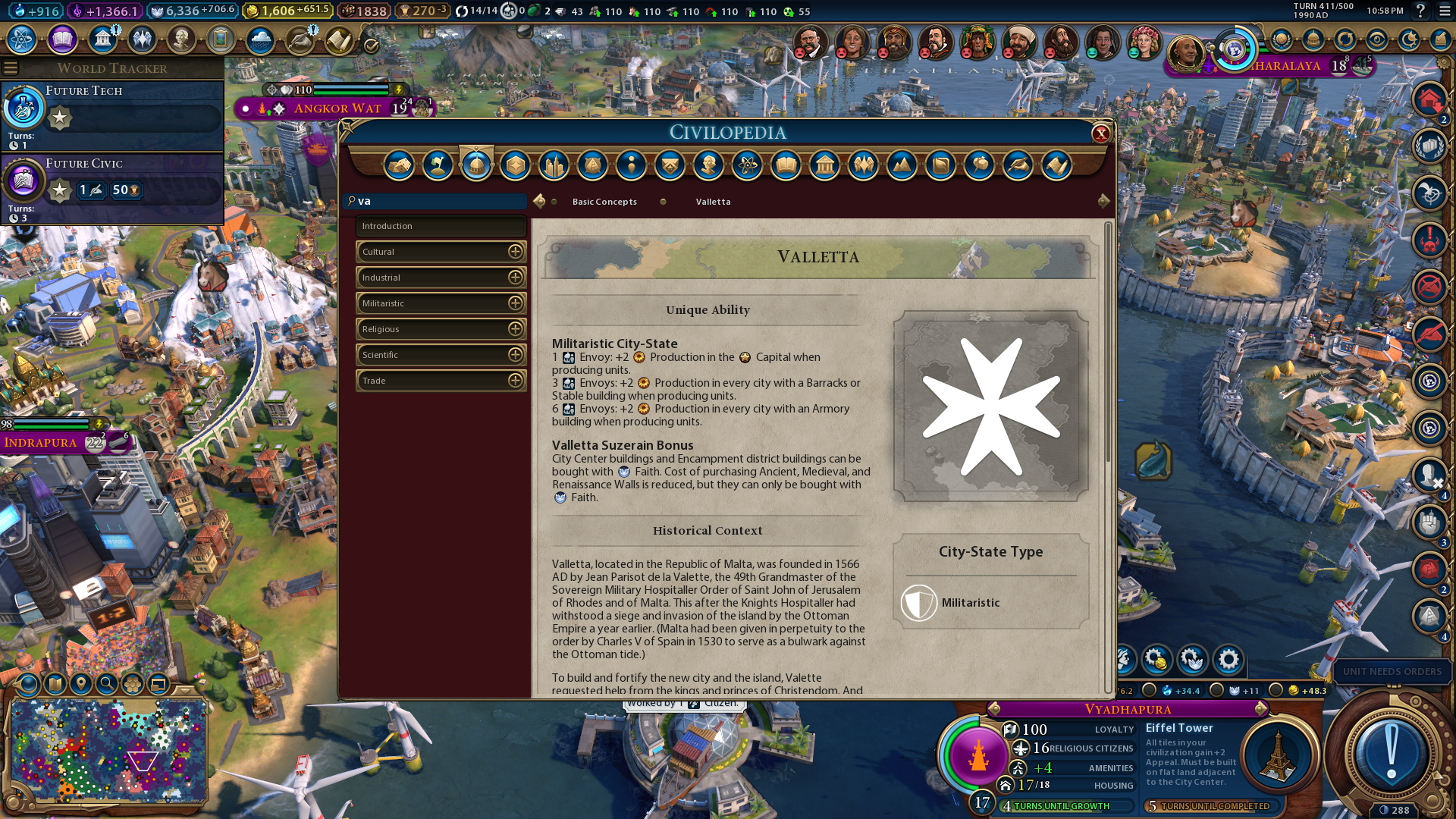Expand the Trade city-states list
Viewport: 1456px width, 819px height.
pyautogui.click(x=515, y=381)
